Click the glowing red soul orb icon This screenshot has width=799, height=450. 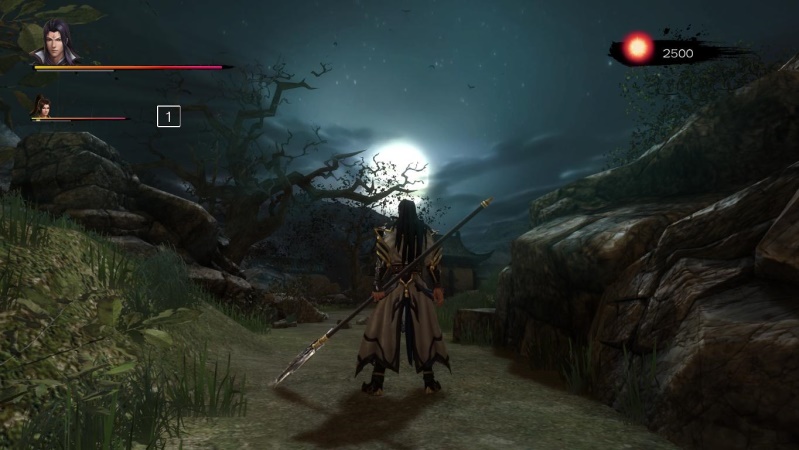637,47
